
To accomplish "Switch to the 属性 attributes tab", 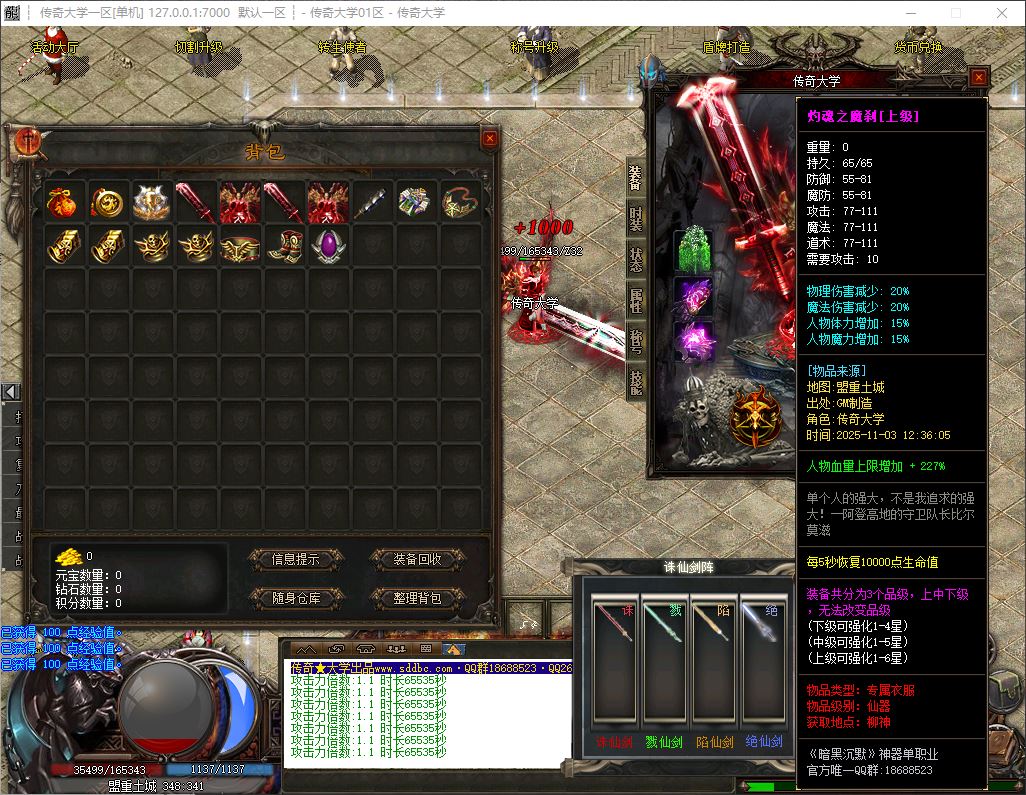I will point(636,300).
